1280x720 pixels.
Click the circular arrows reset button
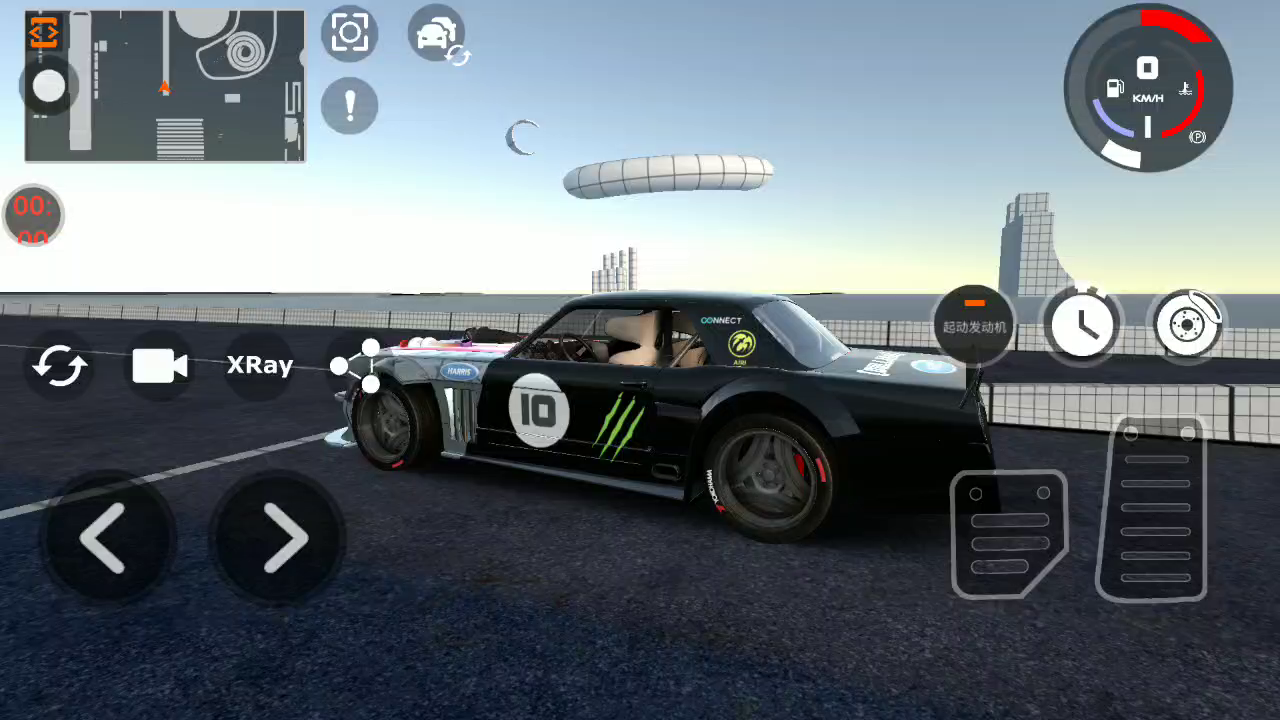coord(60,366)
